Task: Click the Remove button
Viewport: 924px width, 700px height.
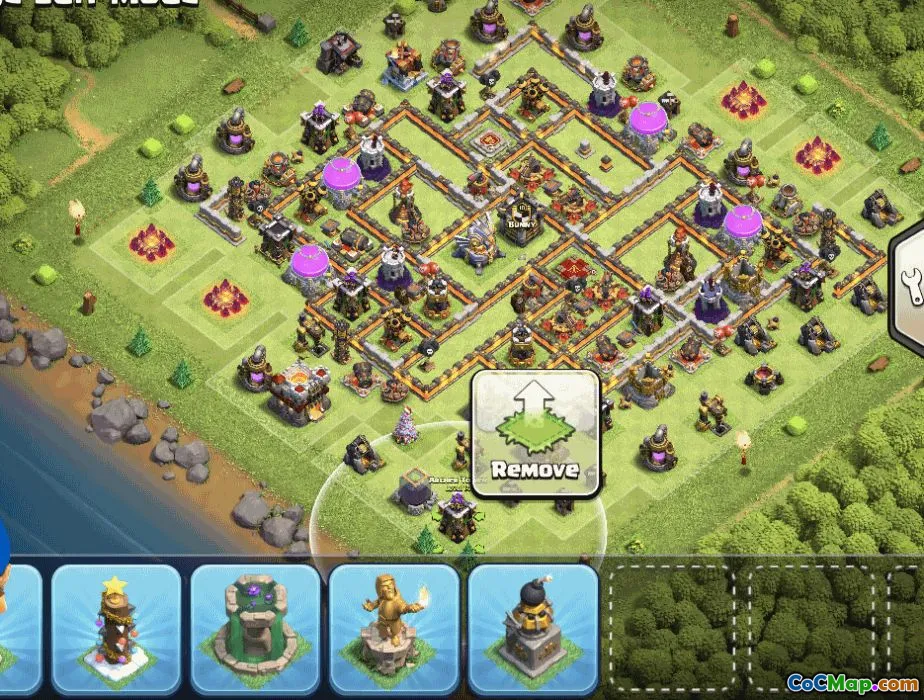Action: 536,434
